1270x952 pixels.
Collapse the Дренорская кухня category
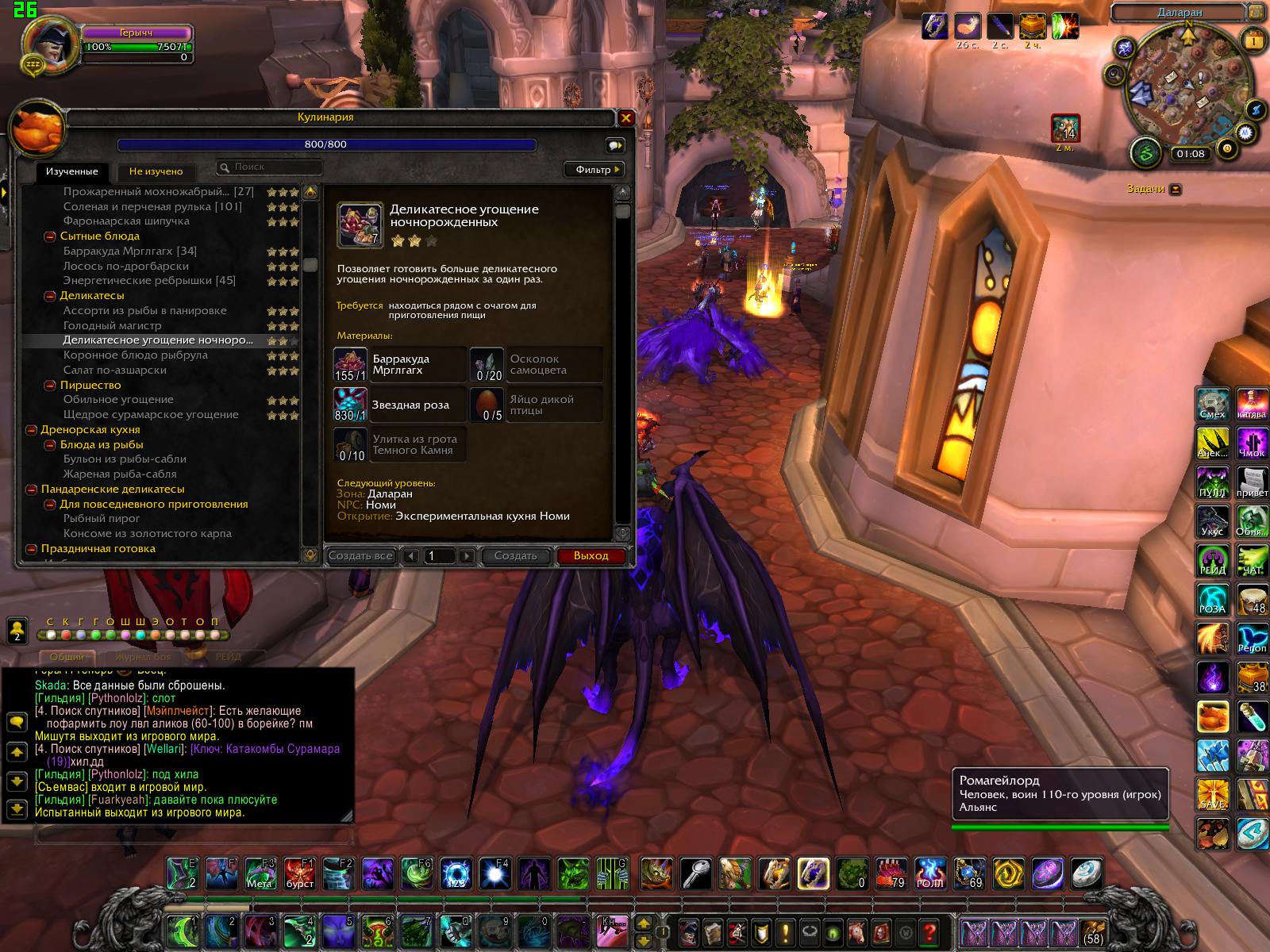tap(32, 430)
